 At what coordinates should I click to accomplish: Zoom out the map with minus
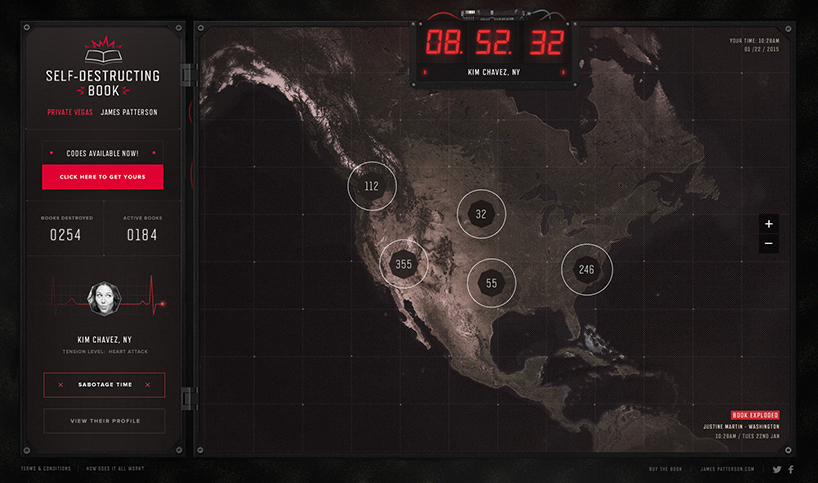coord(768,243)
